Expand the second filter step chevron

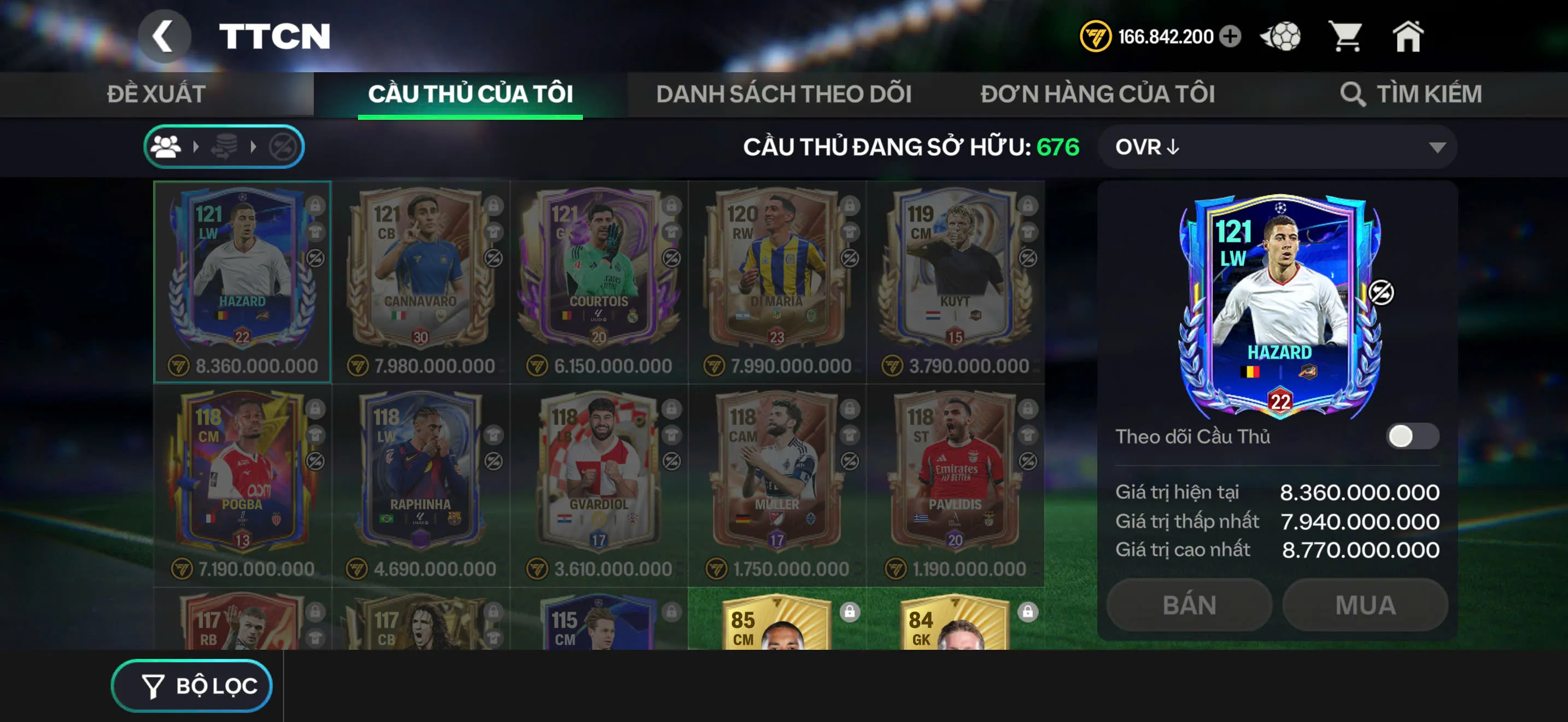[253, 146]
